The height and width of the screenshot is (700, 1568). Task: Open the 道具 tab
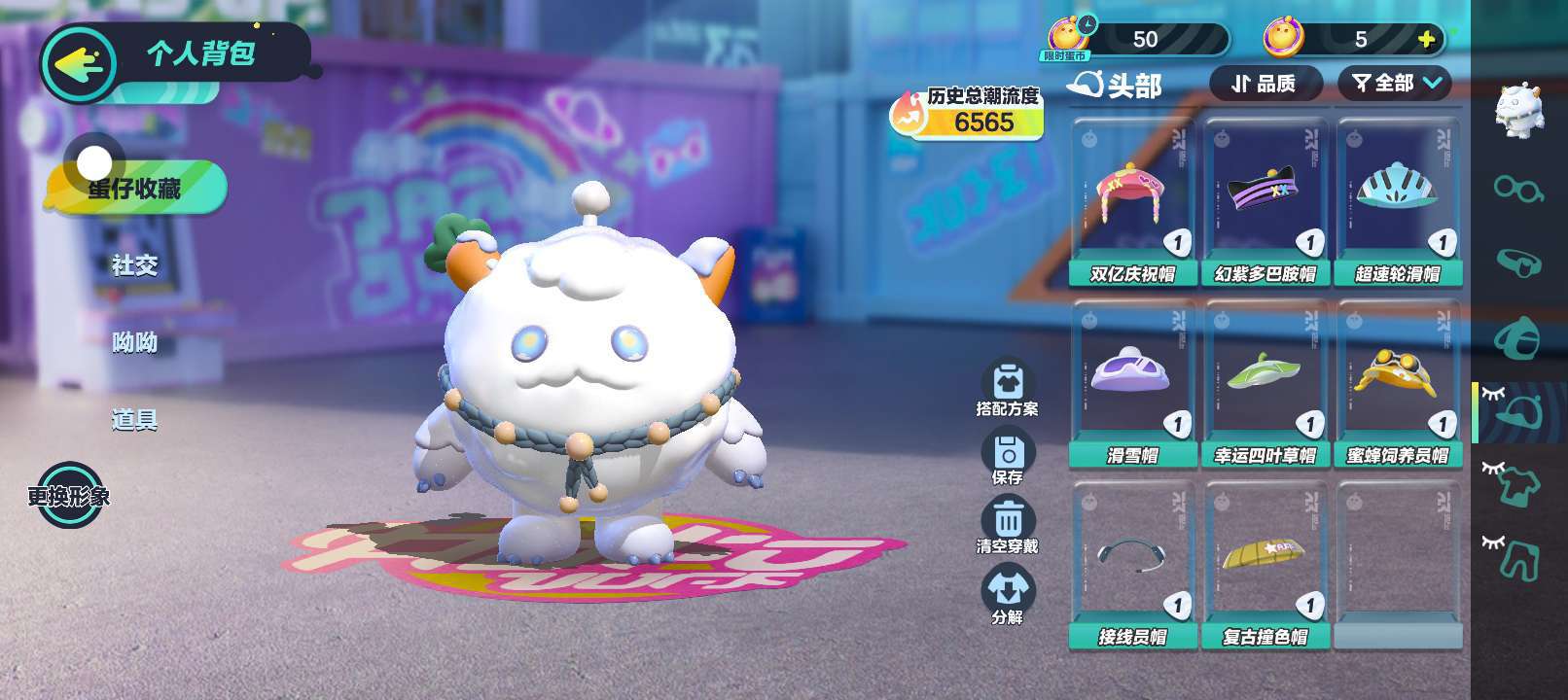pyautogui.click(x=134, y=420)
